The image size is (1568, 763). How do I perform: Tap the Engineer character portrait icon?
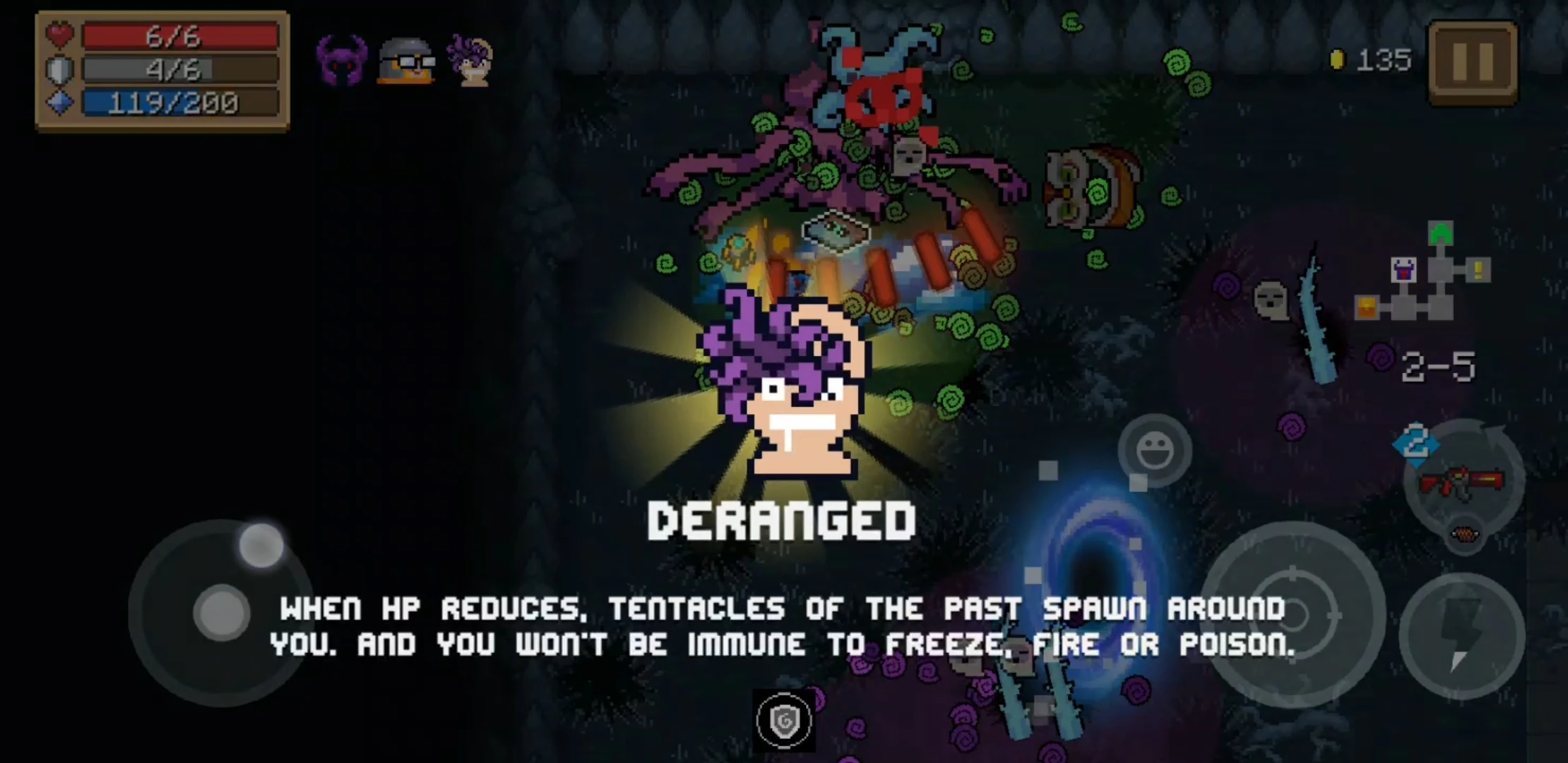[406, 62]
